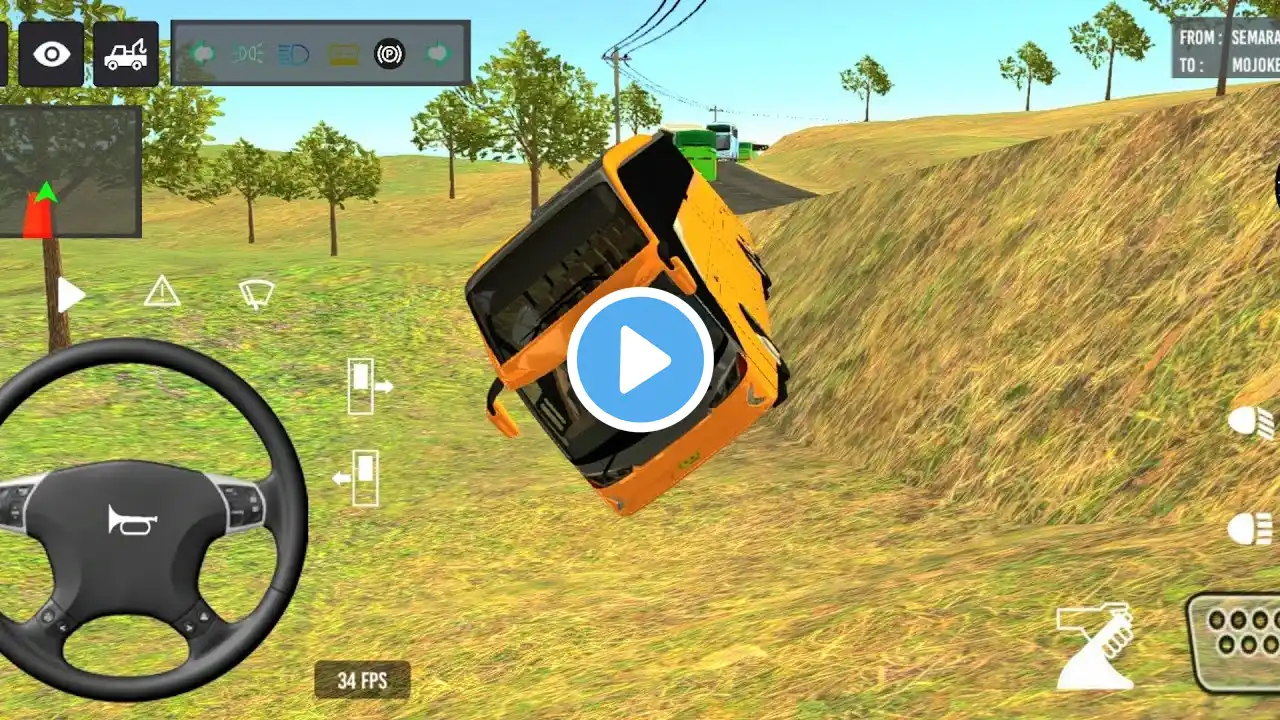
Task: Pull the handbrake lever
Action: click(x=1095, y=645)
